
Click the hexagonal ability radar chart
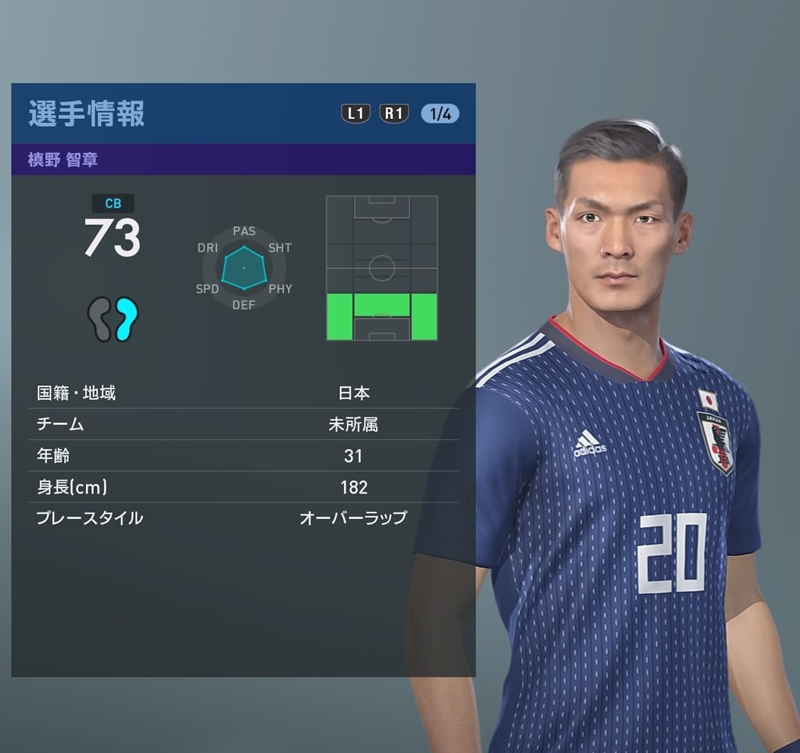point(244,267)
